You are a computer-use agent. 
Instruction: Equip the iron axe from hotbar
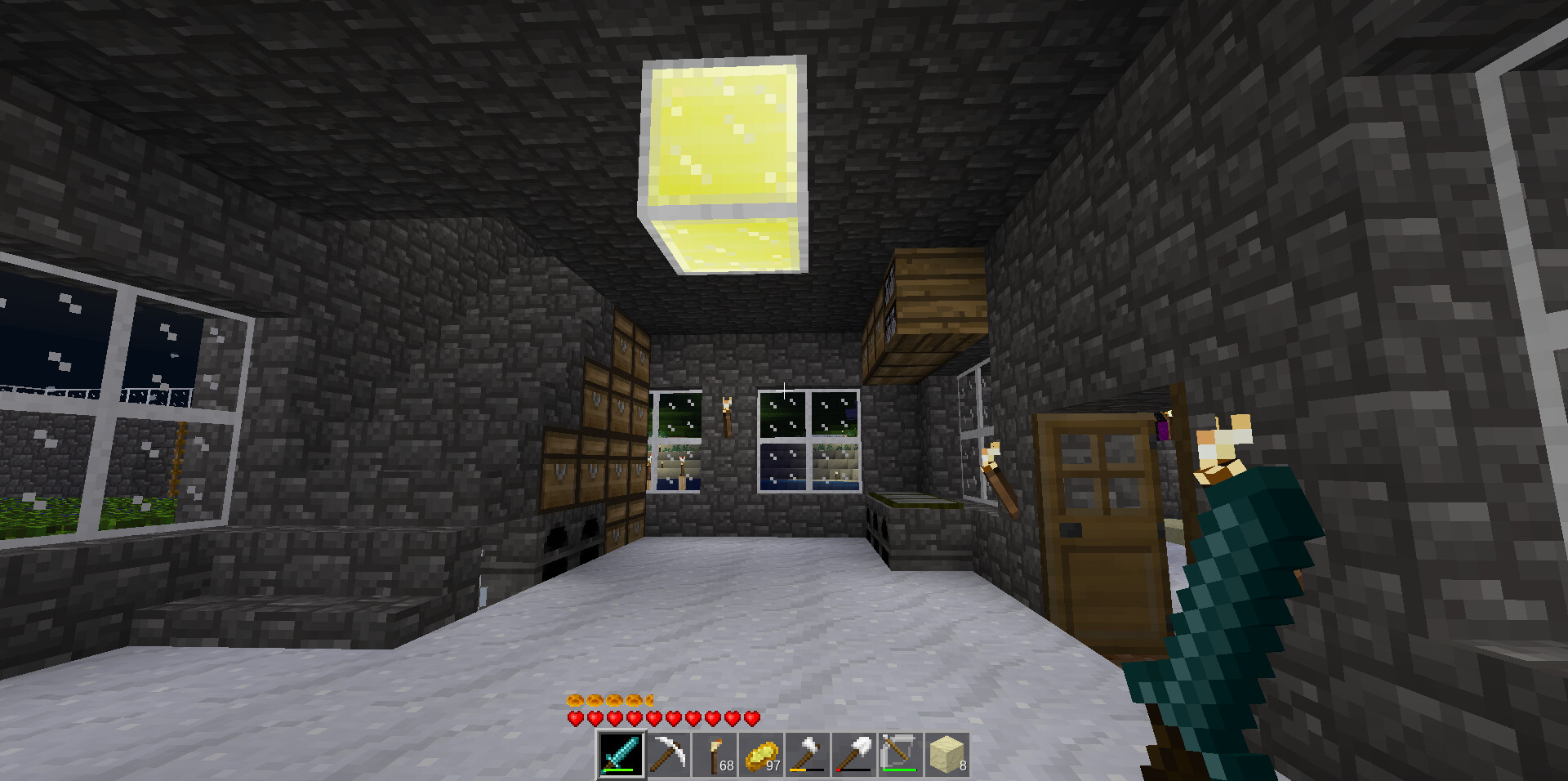tap(808, 754)
